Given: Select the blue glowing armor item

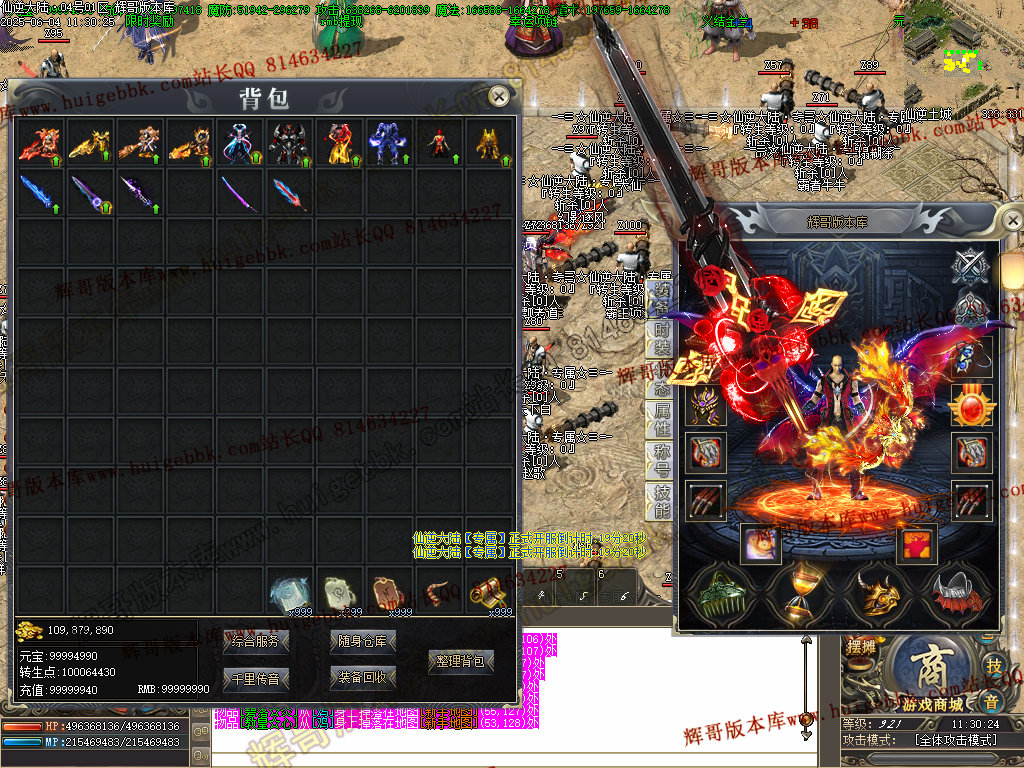Looking at the screenshot, I should click(x=388, y=143).
